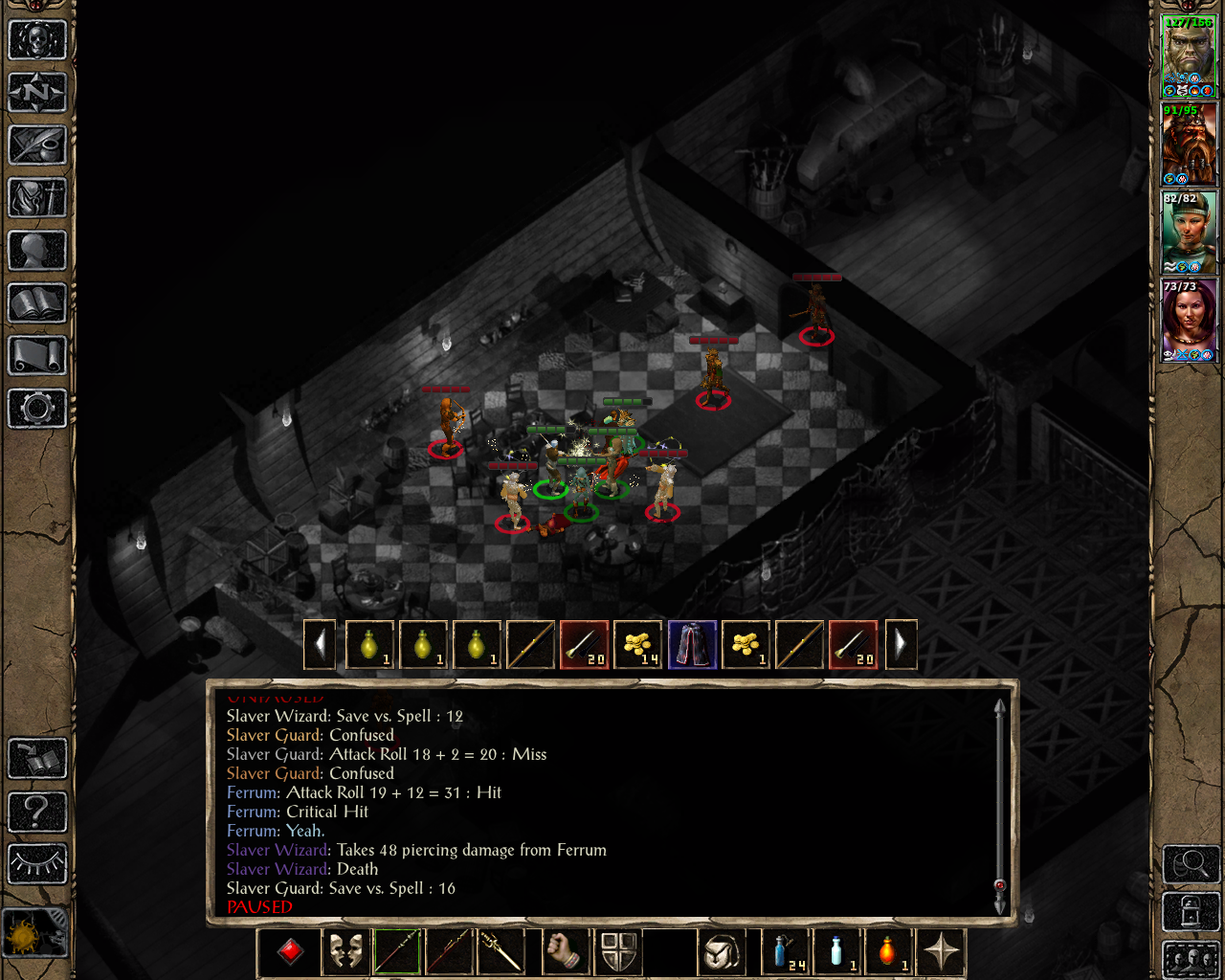Open the scroll/priest spells screen
The width and height of the screenshot is (1225, 980).
point(38,357)
